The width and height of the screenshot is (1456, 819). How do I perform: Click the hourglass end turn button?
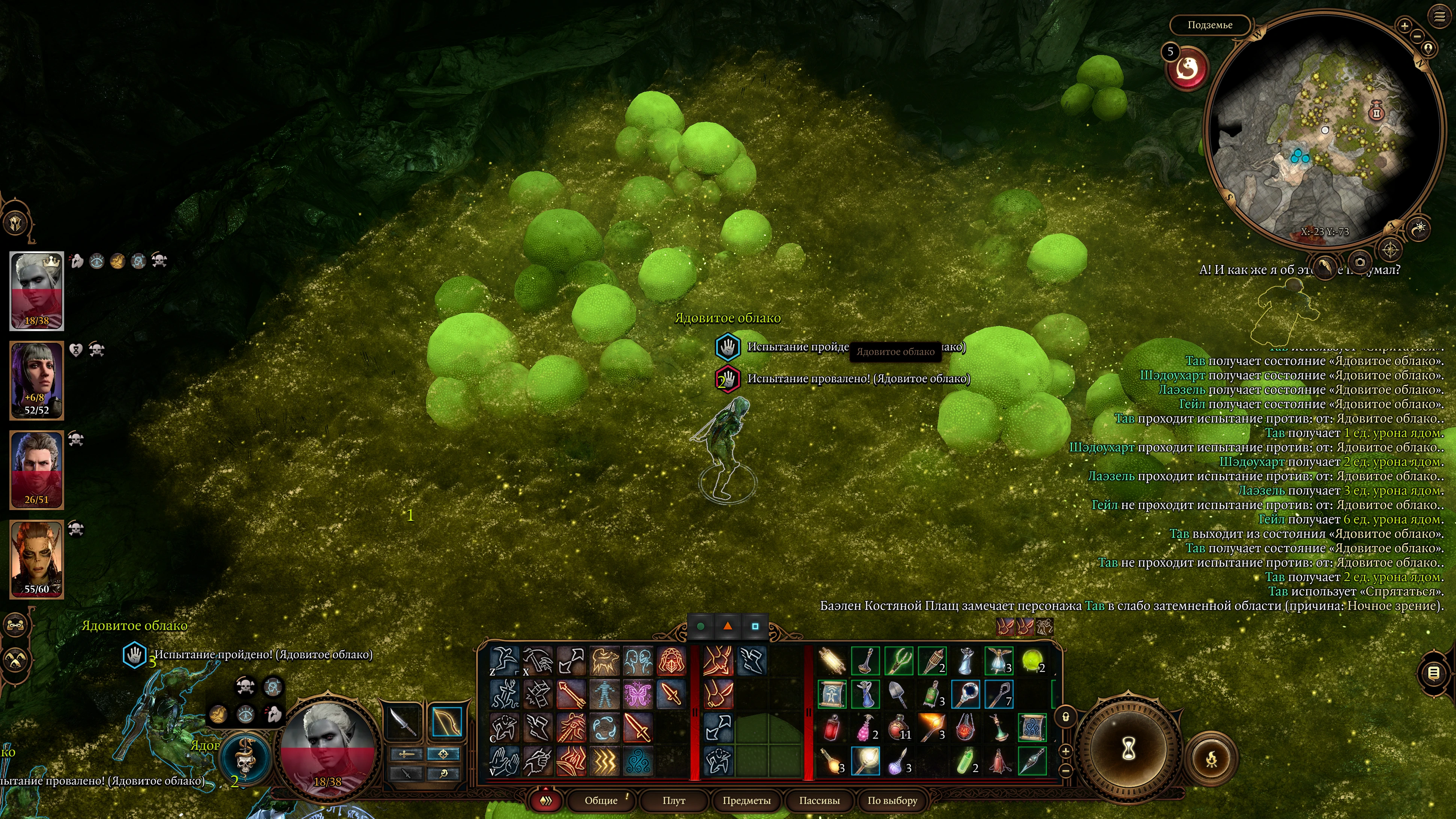point(1129,750)
